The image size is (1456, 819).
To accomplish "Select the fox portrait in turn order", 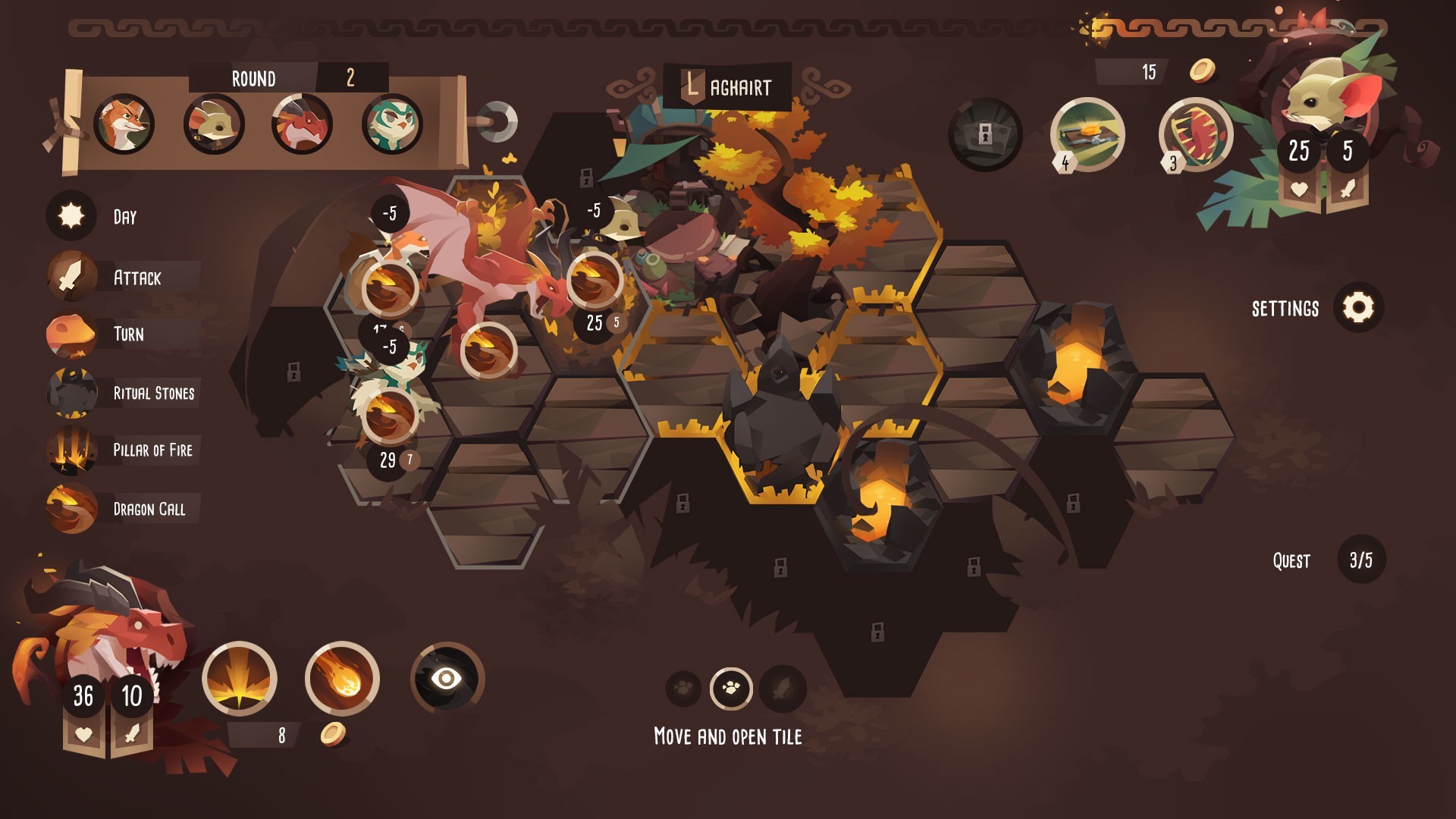I will [x=124, y=124].
